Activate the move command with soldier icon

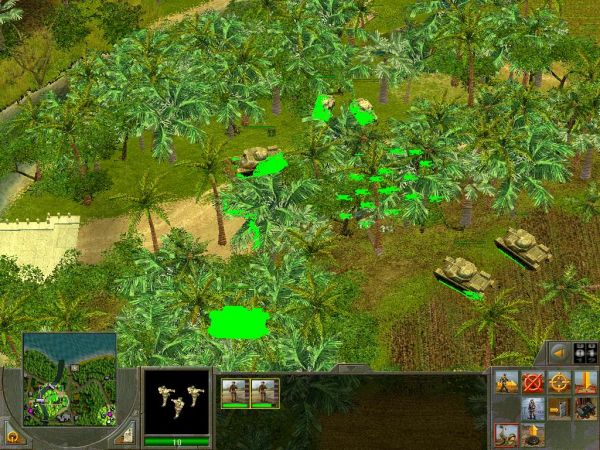coord(507,382)
